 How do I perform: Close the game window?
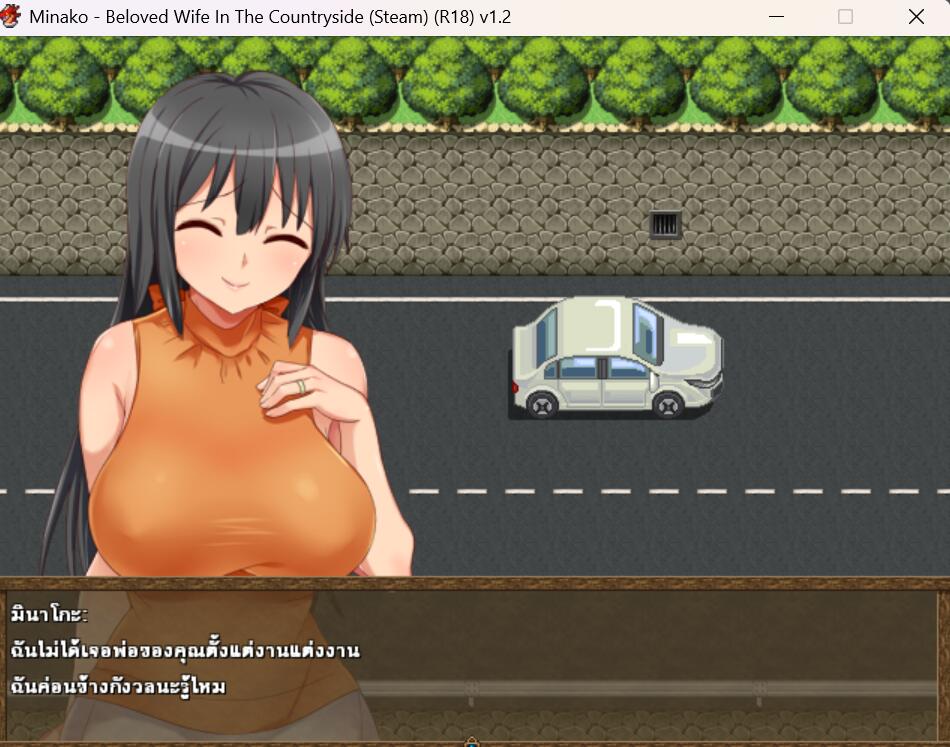(x=915, y=17)
